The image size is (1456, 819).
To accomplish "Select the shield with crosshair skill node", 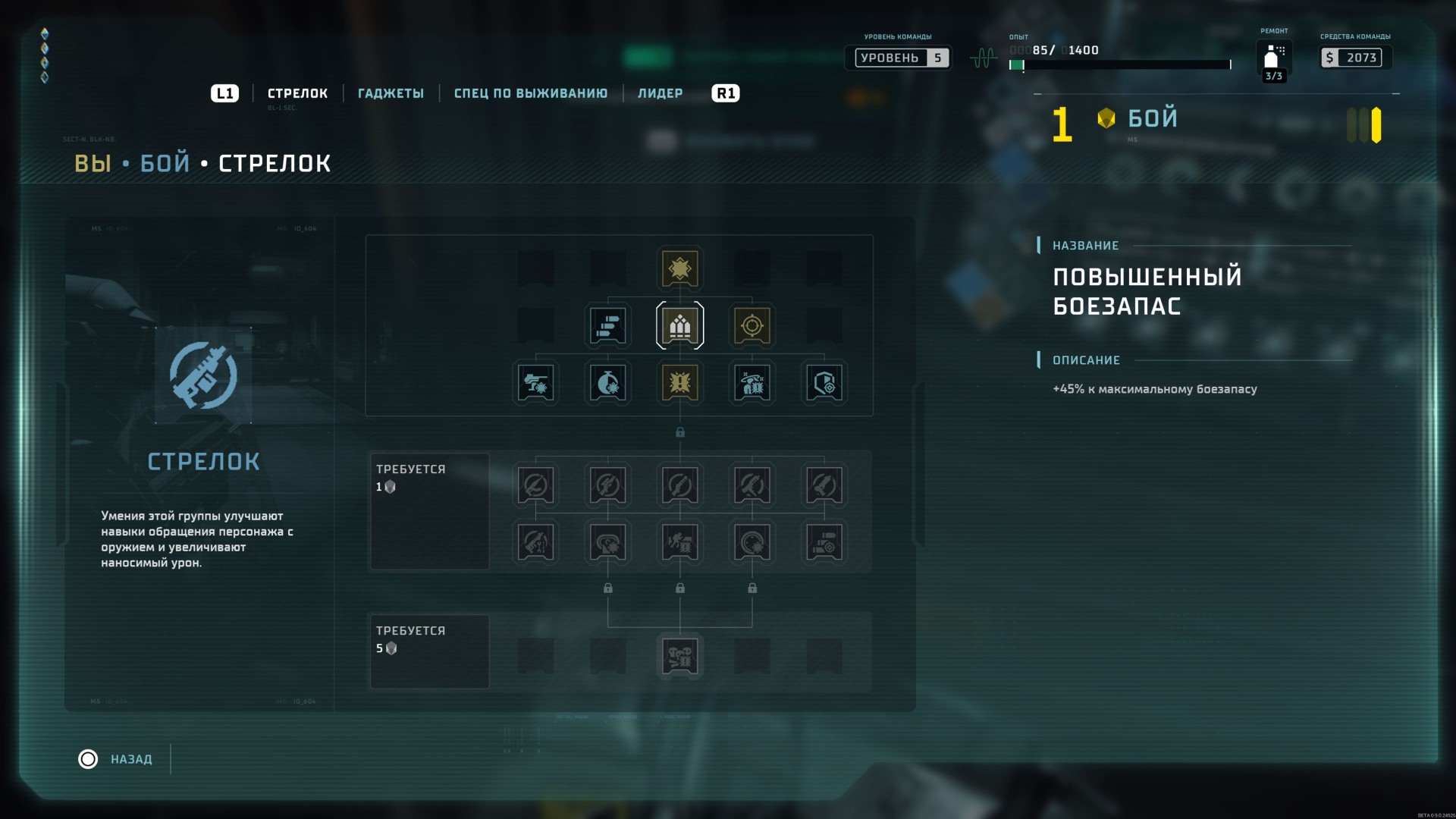I will tap(824, 383).
